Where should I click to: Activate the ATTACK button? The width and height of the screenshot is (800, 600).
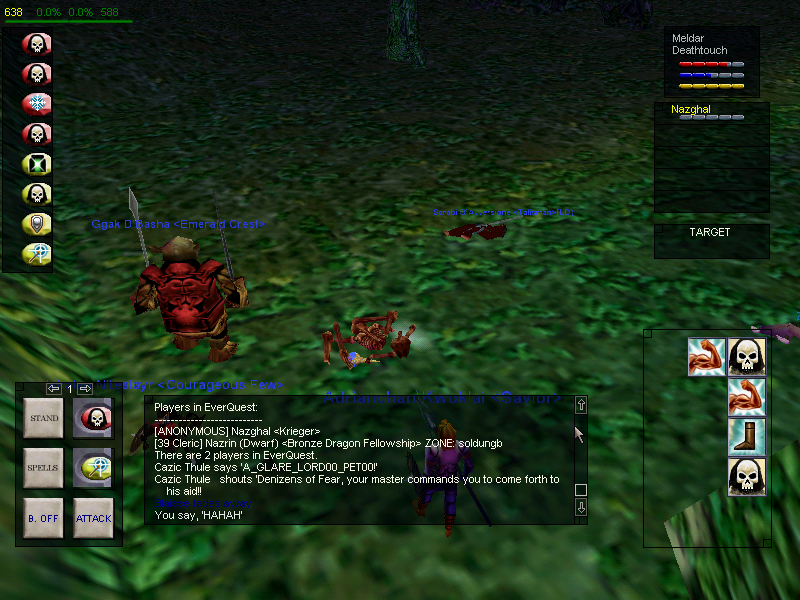[x=93, y=518]
